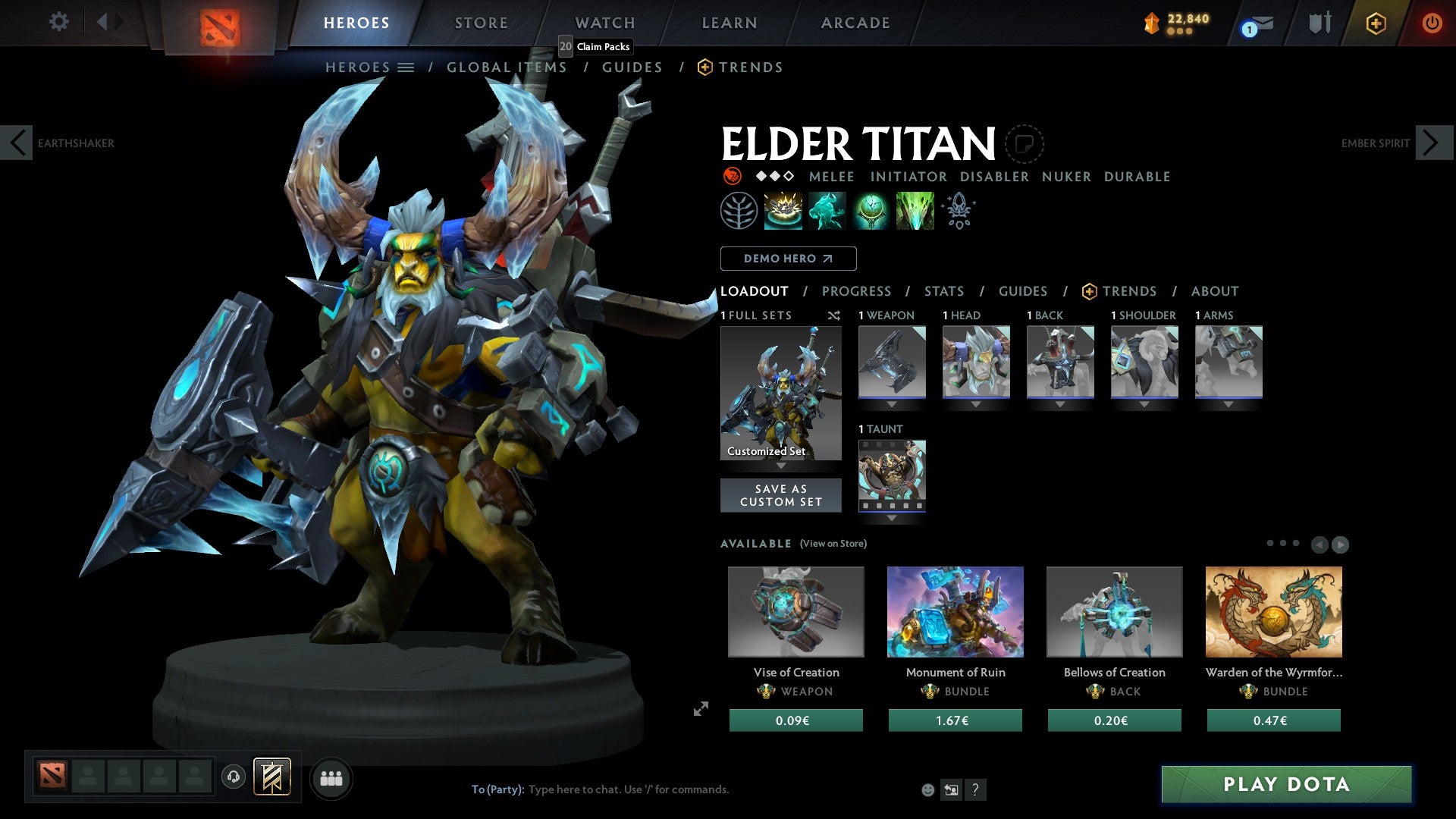
Task: Click the shuffle loadout icon
Action: pyautogui.click(x=834, y=315)
